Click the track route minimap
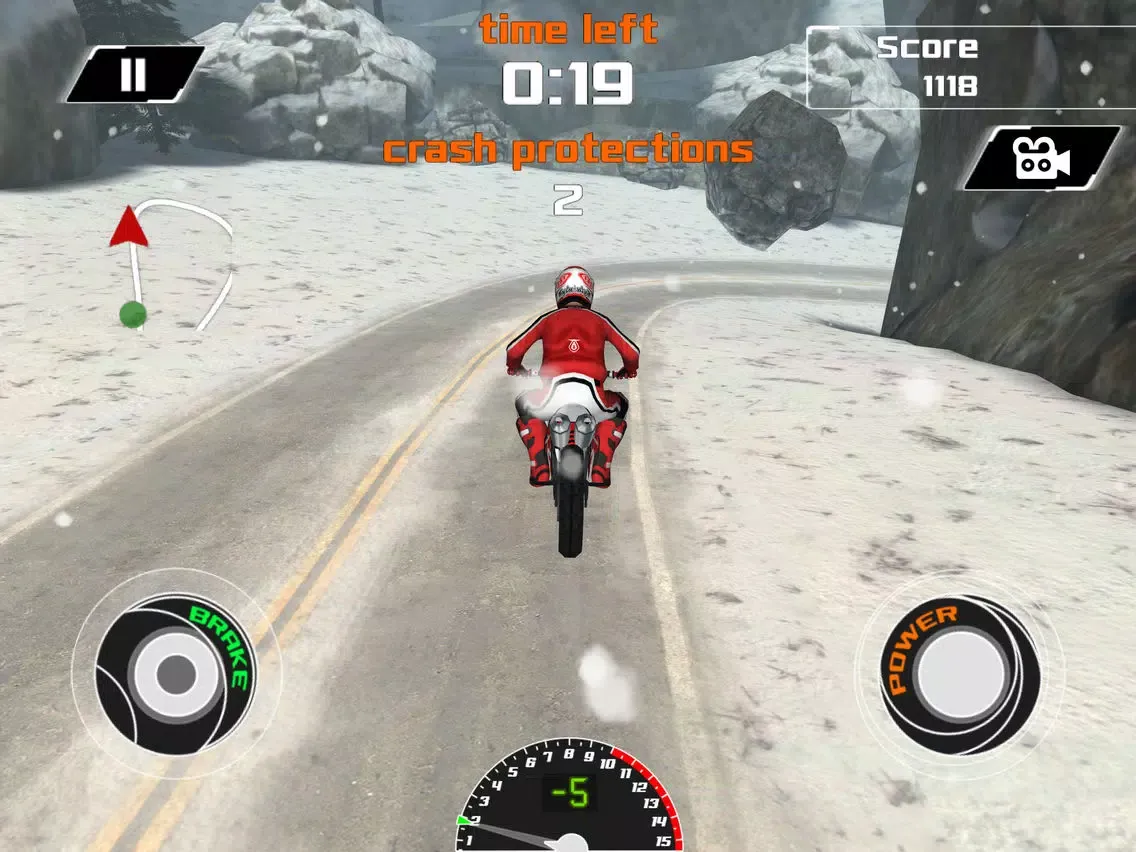Viewport: 1136px width, 852px height. (x=172, y=265)
